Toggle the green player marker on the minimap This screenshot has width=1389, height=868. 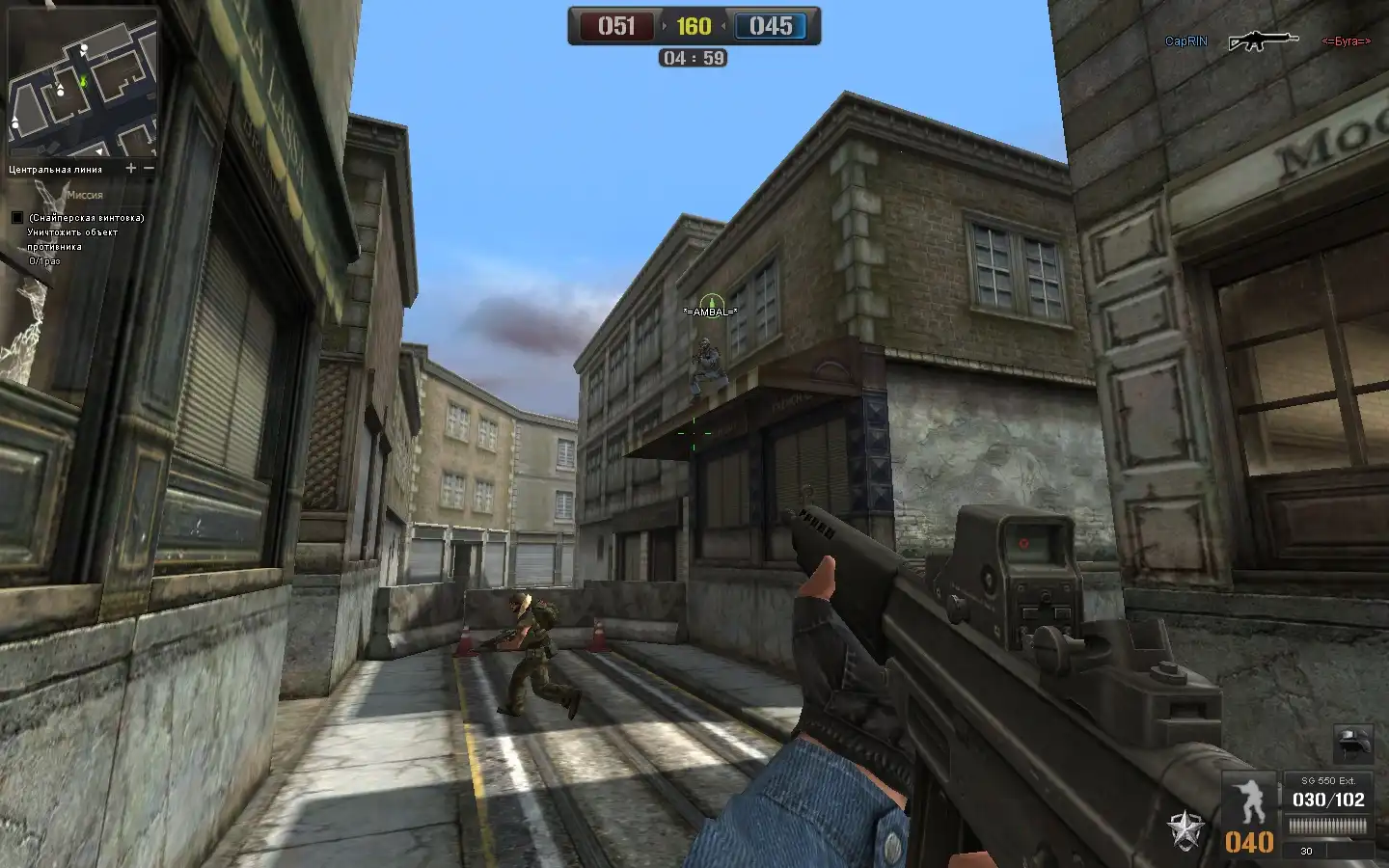click(x=85, y=80)
